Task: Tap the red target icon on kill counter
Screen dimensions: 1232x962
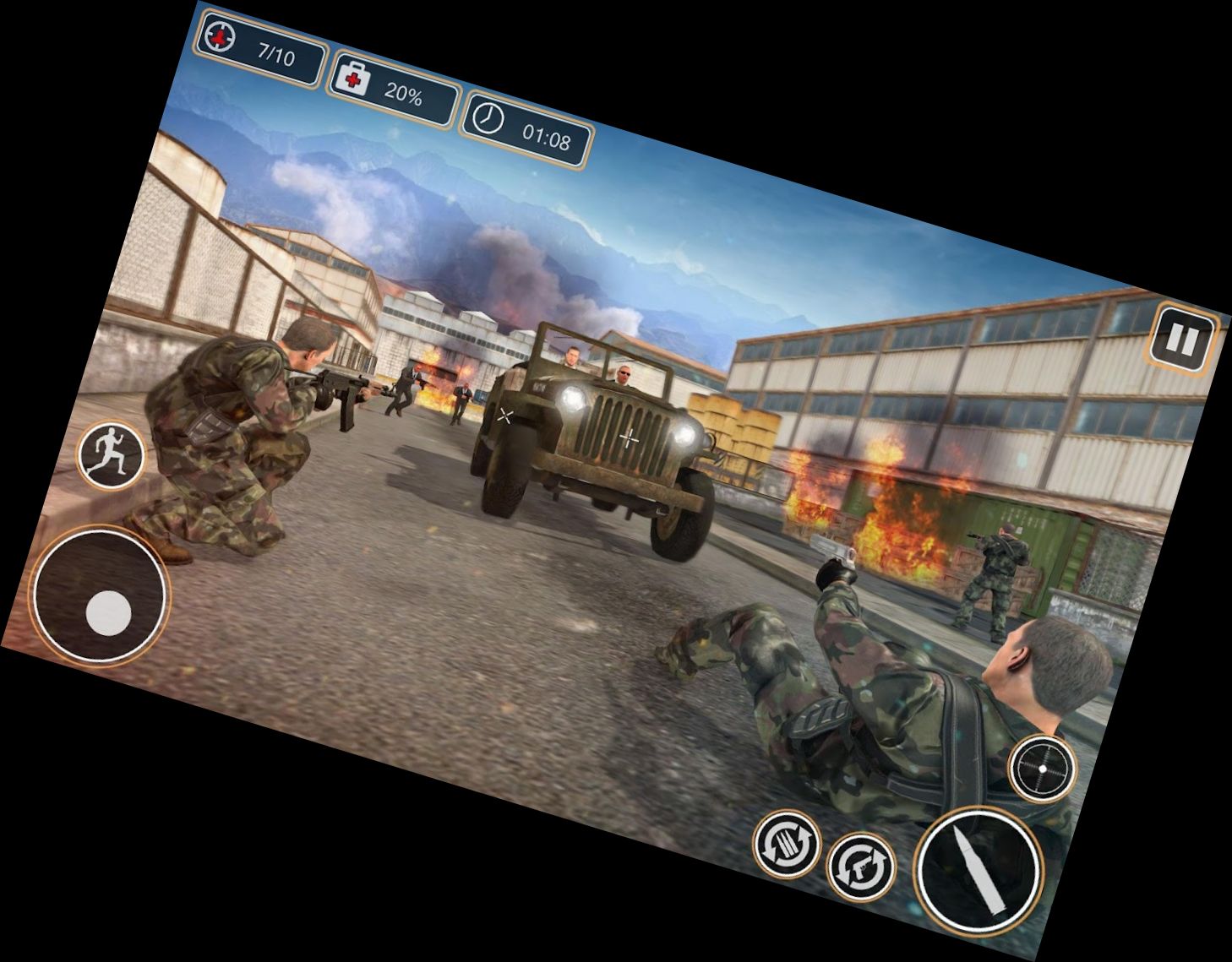Action: point(220,37)
